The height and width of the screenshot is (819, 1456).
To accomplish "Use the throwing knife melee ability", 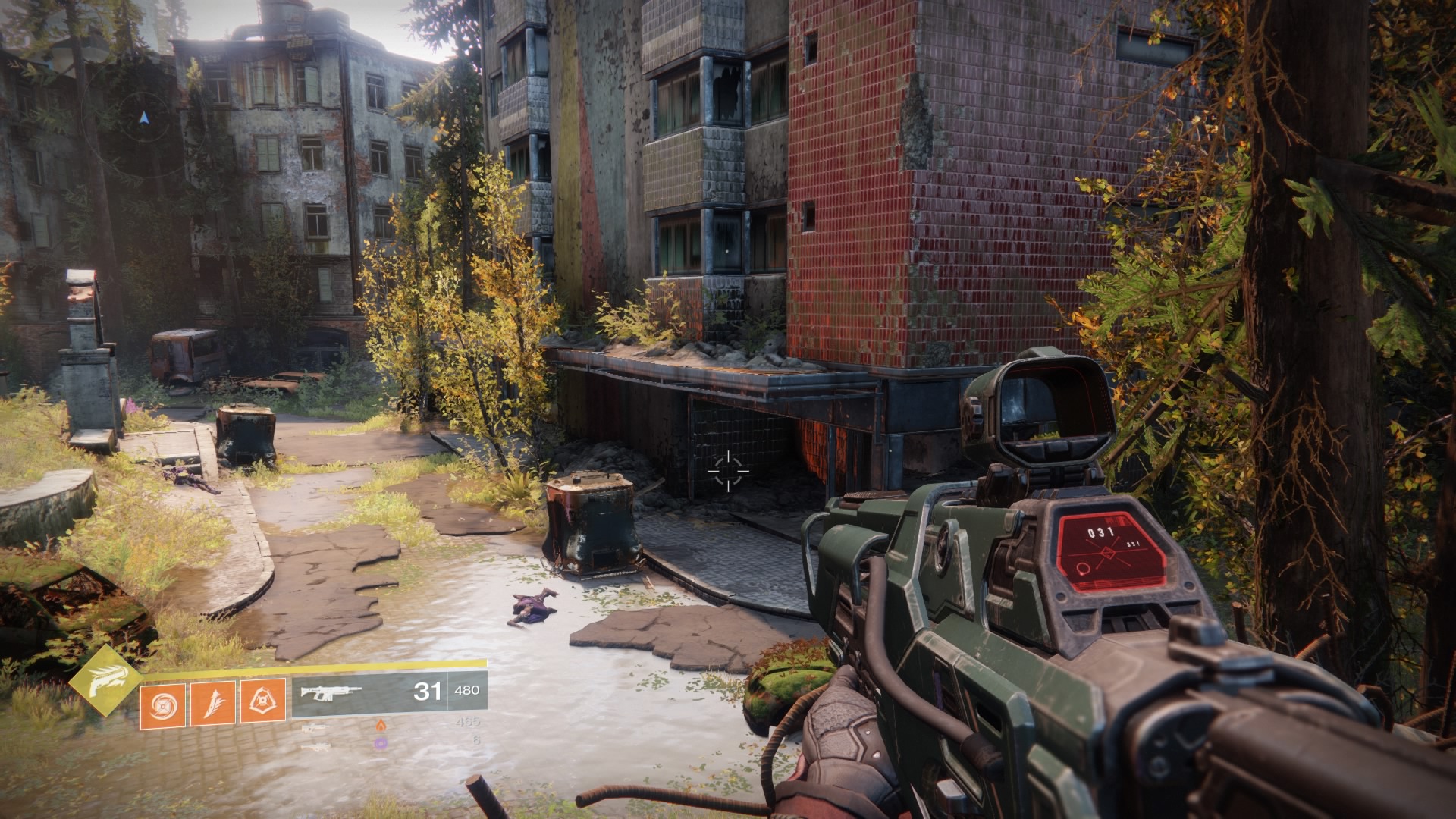I will point(212,703).
